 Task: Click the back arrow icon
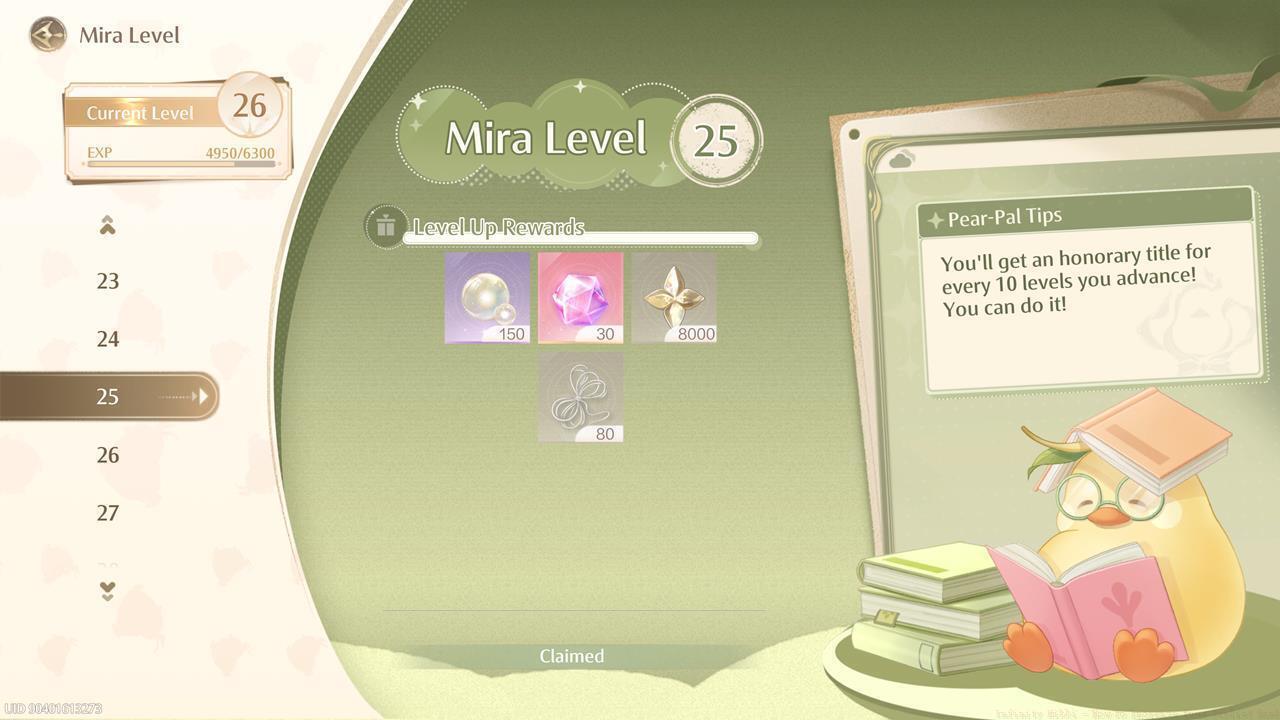point(47,35)
